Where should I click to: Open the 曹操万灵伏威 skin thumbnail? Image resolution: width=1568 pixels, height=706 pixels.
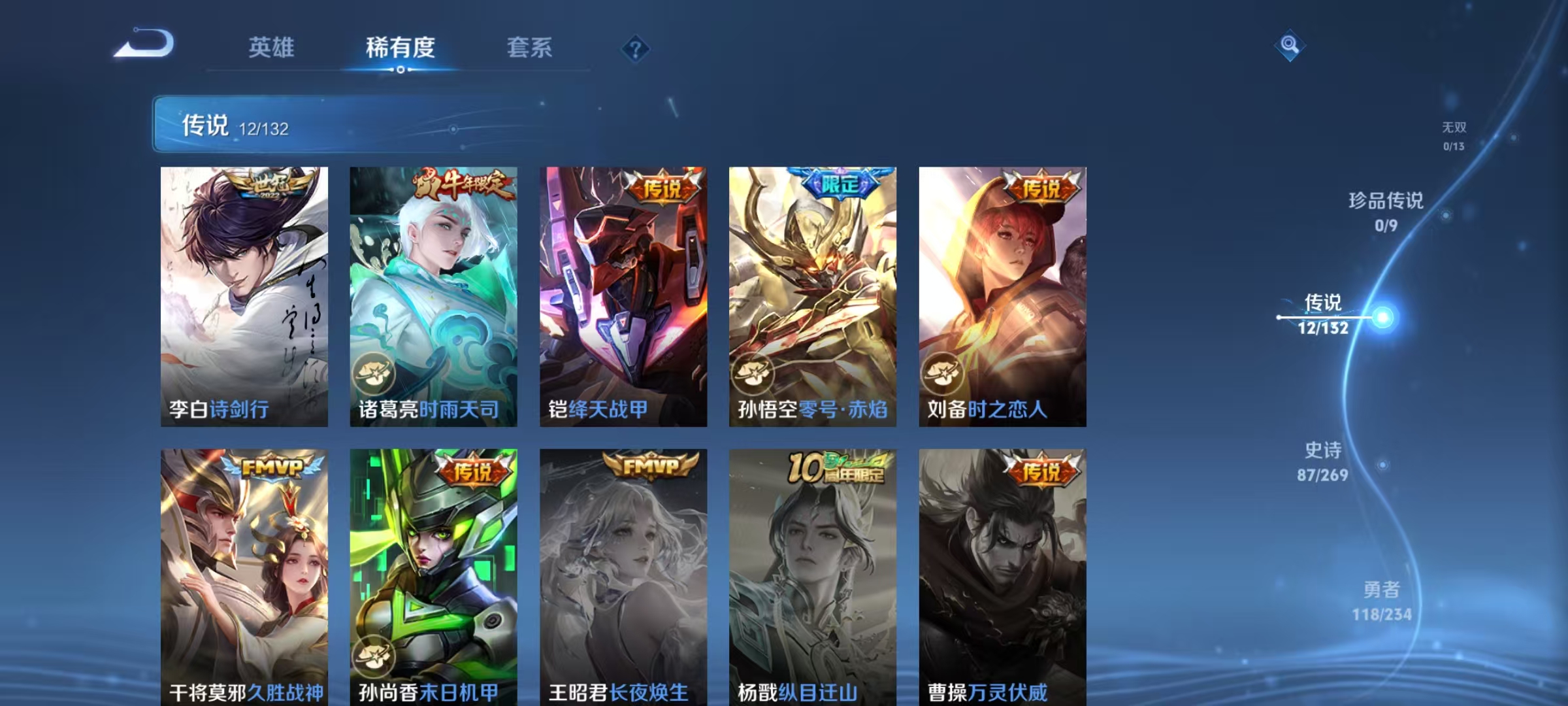pos(1002,575)
